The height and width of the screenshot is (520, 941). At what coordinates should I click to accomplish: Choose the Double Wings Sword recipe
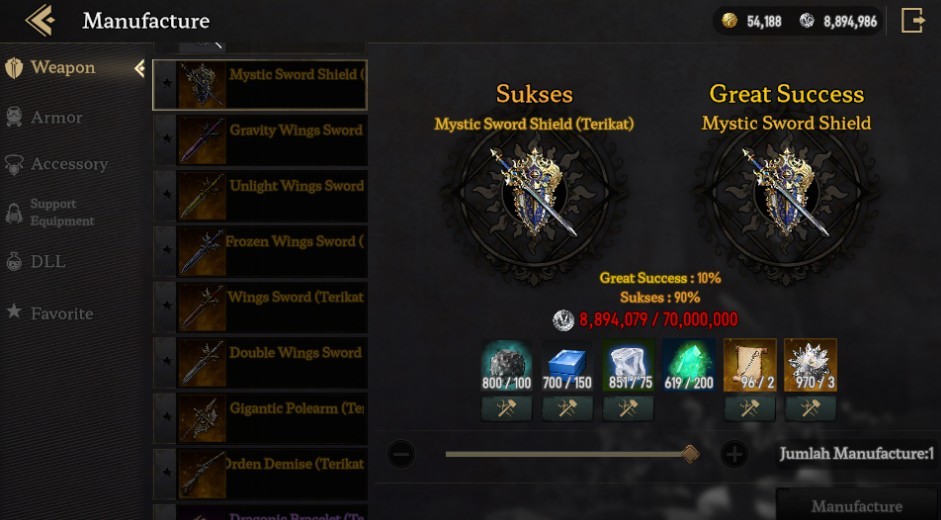tap(270, 363)
